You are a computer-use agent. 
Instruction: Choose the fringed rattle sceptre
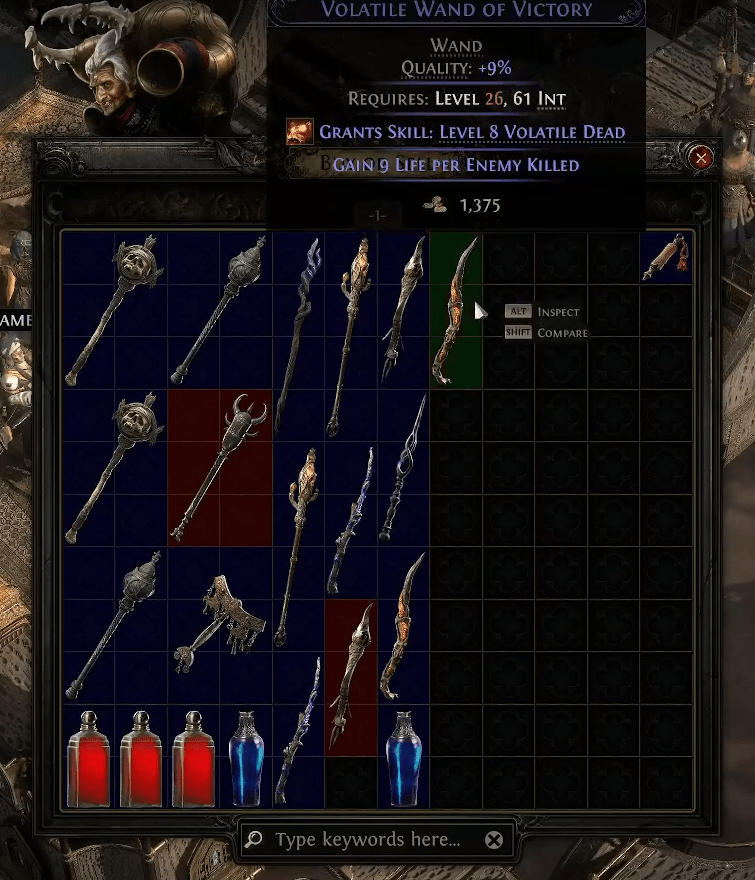[220, 623]
